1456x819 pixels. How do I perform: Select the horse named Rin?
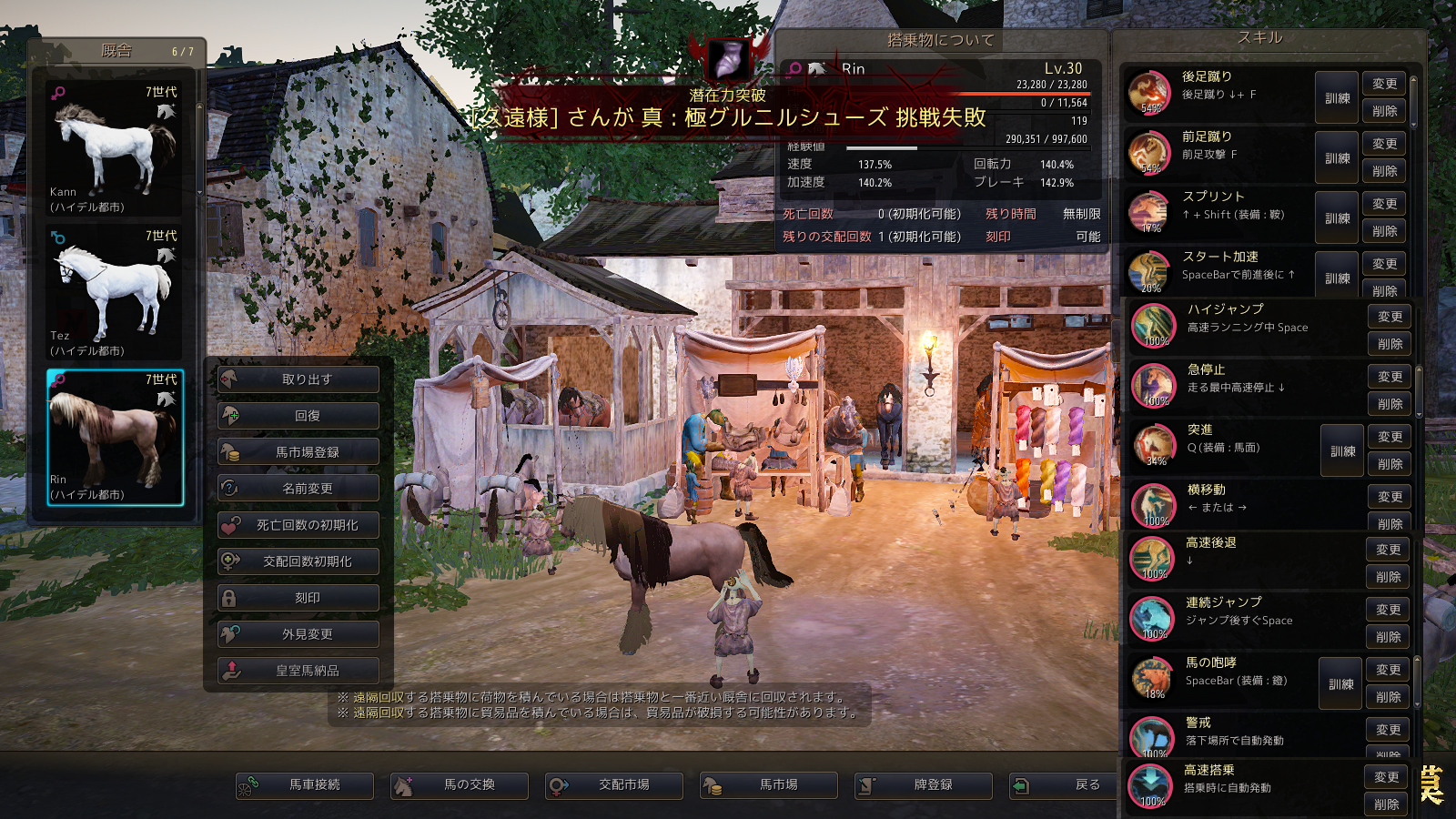[x=115, y=437]
